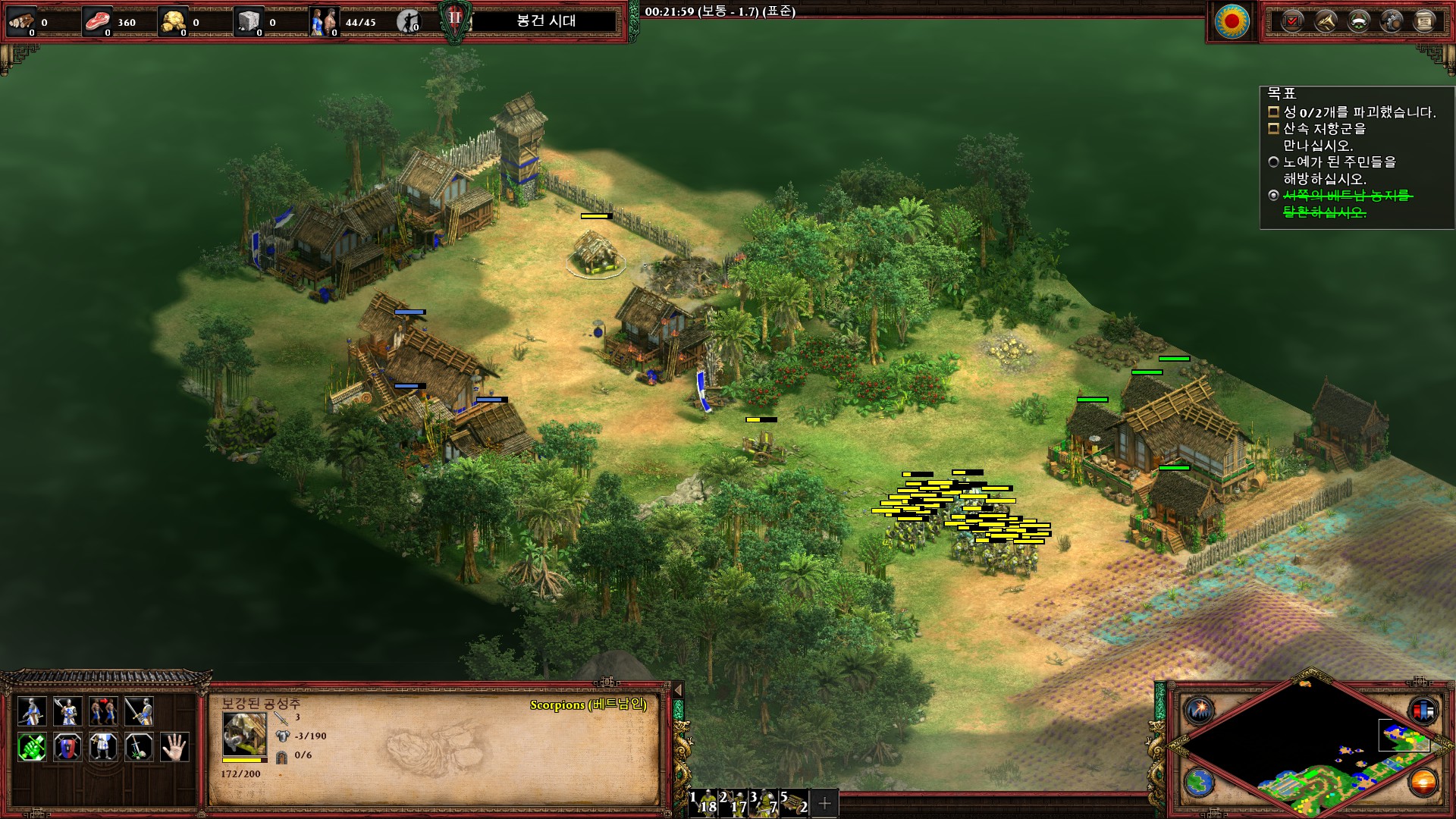Toggle the minimap flare signal button
Screen dimensions: 1456x819
(1200, 711)
